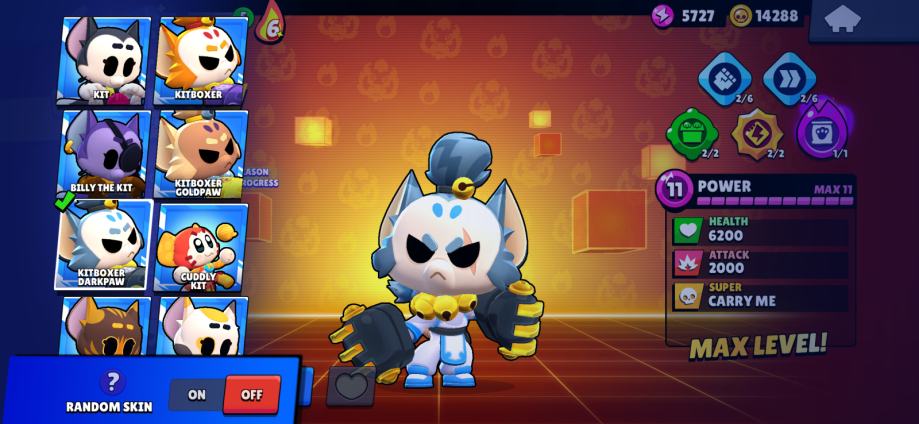Show the Carry Me super details
The height and width of the screenshot is (424, 919).
760,295
